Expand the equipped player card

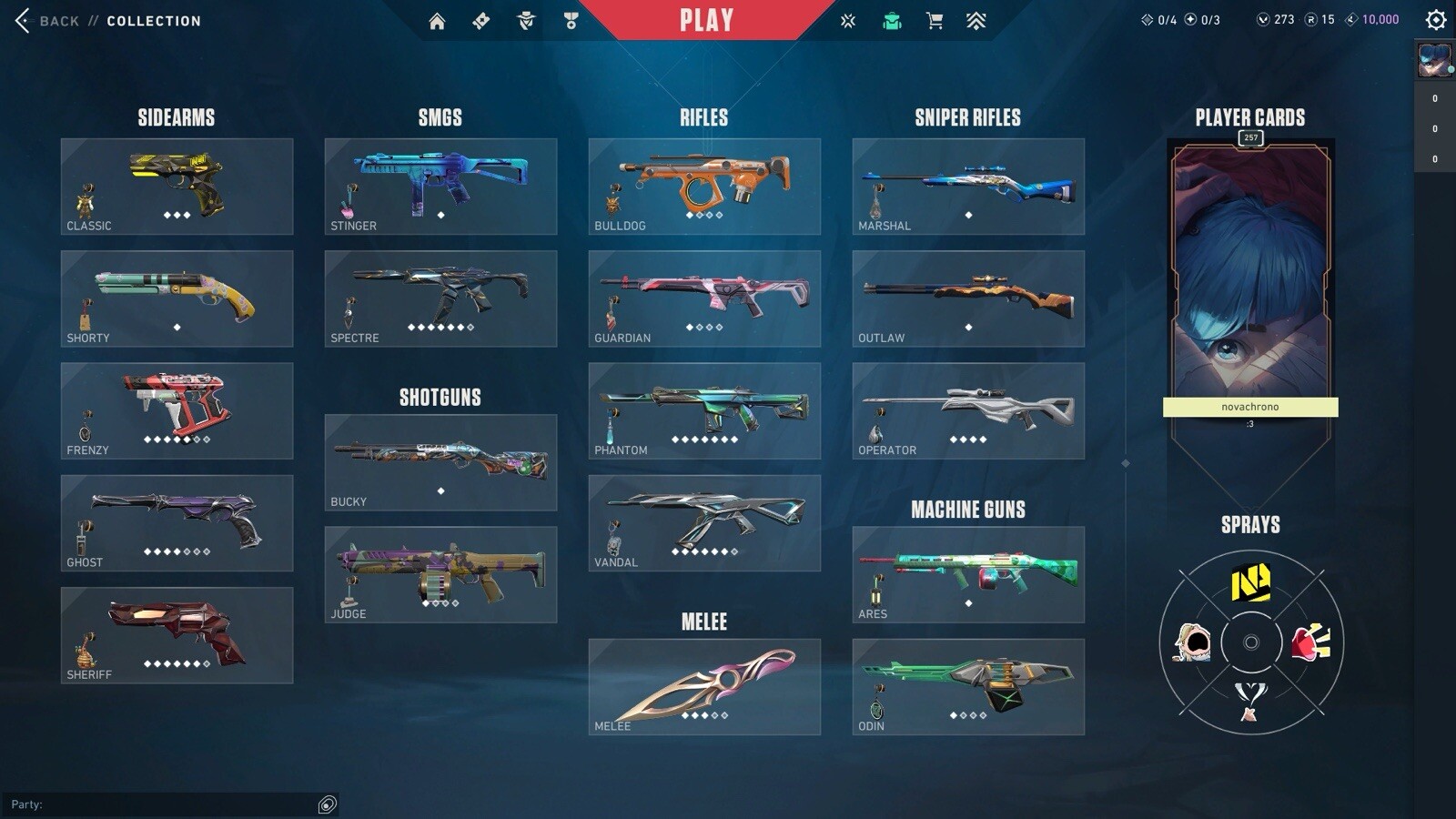point(1251,273)
